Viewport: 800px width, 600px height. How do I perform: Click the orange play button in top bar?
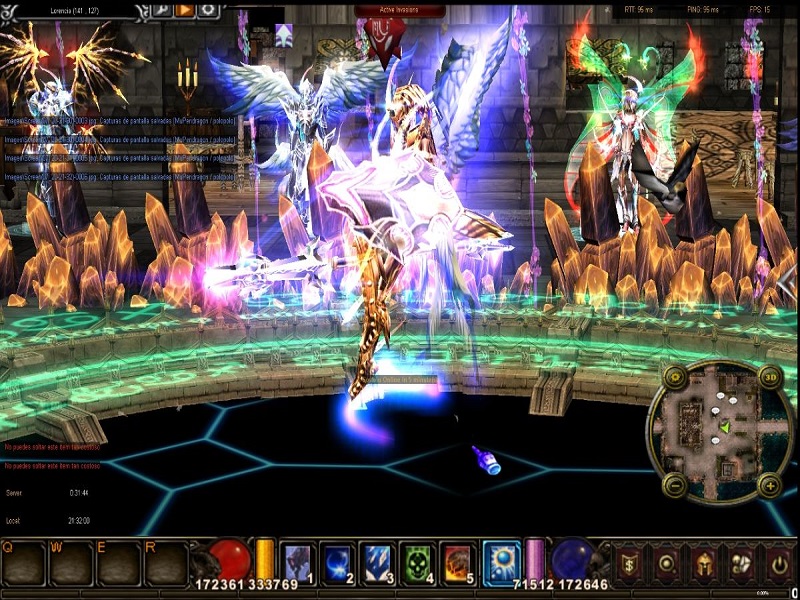coord(185,10)
